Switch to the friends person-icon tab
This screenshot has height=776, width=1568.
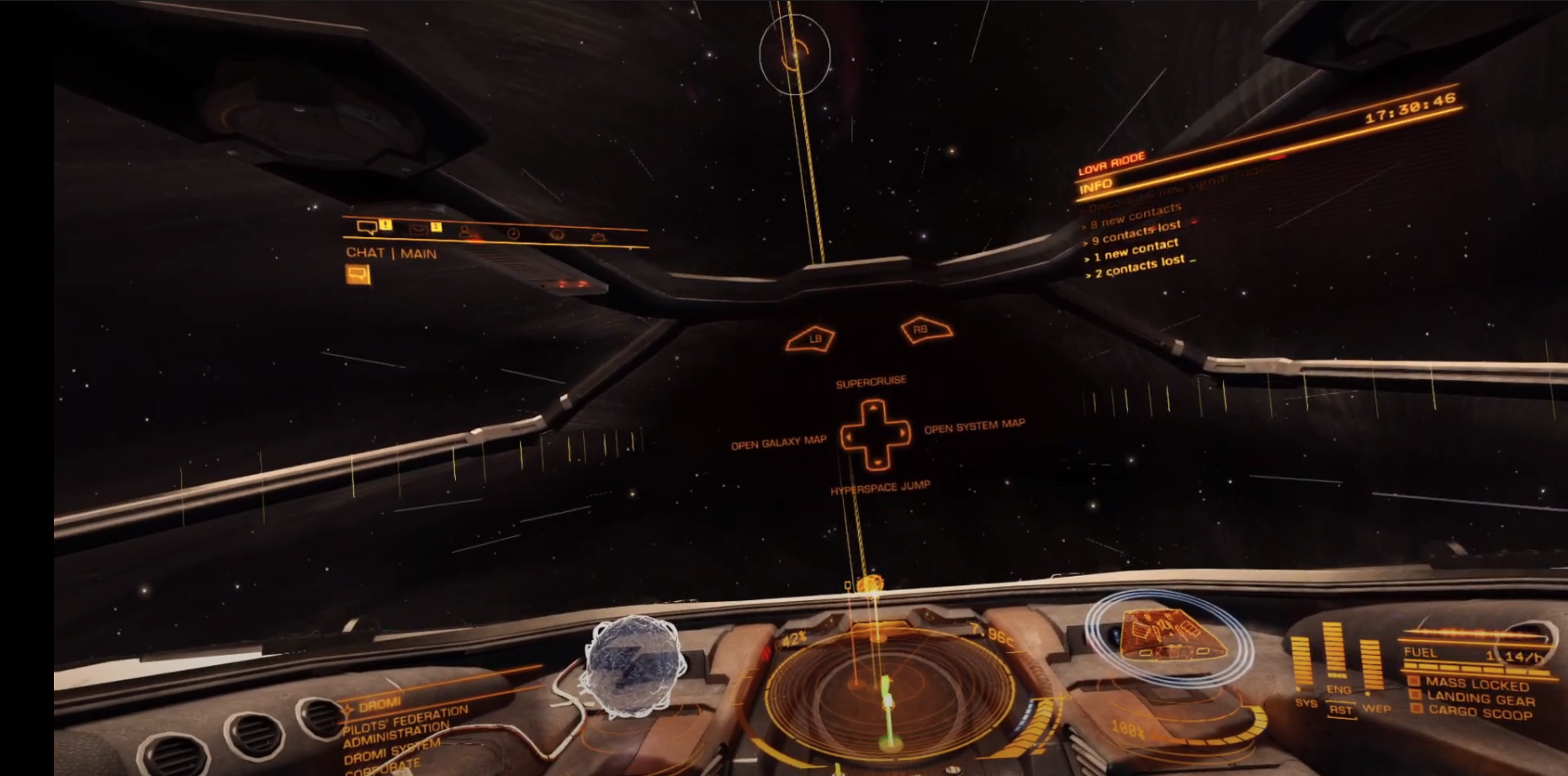[x=466, y=231]
